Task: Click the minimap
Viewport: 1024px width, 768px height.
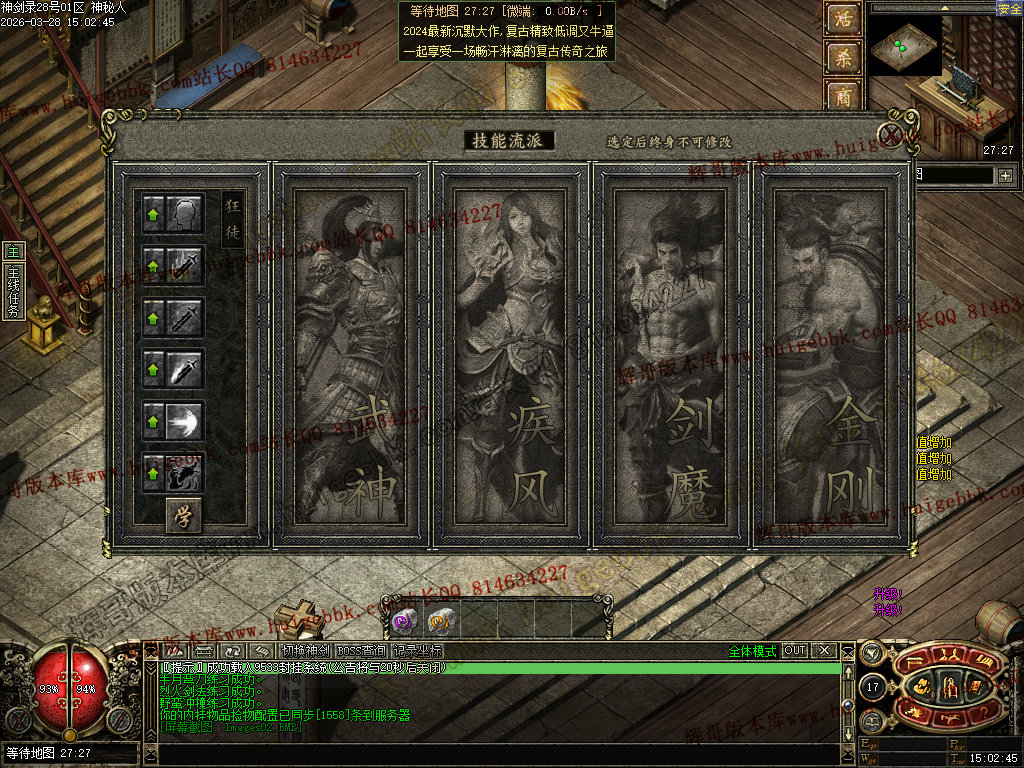Action: [904, 45]
